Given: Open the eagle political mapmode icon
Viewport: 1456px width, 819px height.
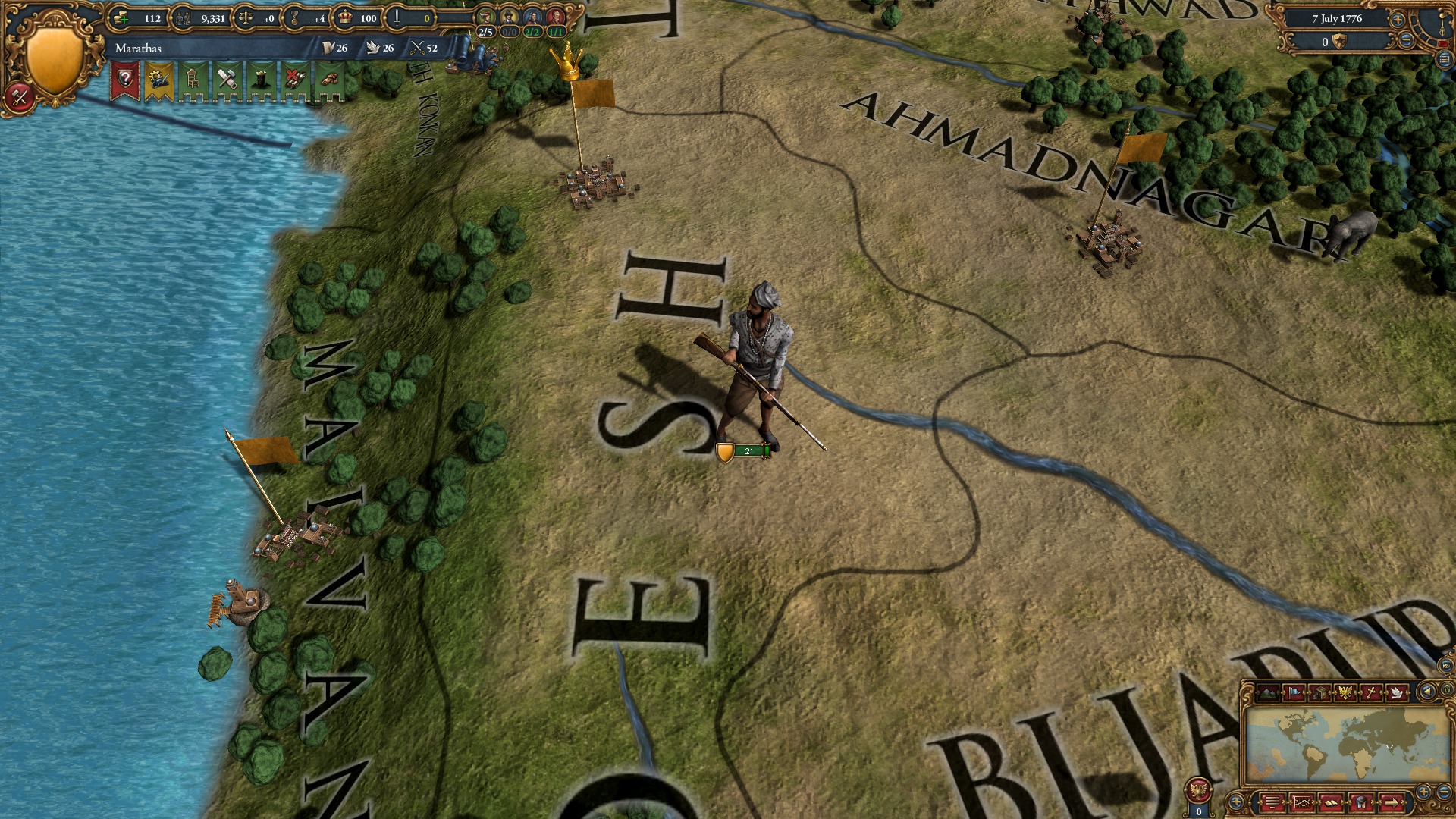Looking at the screenshot, I should point(1345,692).
